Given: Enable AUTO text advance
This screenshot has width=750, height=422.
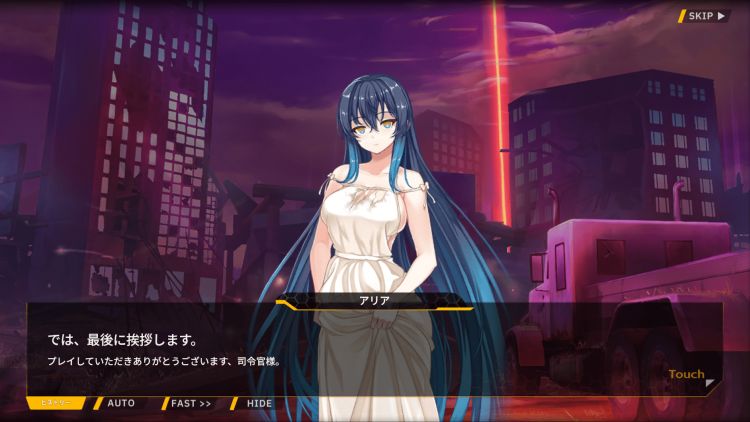Looking at the screenshot, I should click(x=120, y=403).
